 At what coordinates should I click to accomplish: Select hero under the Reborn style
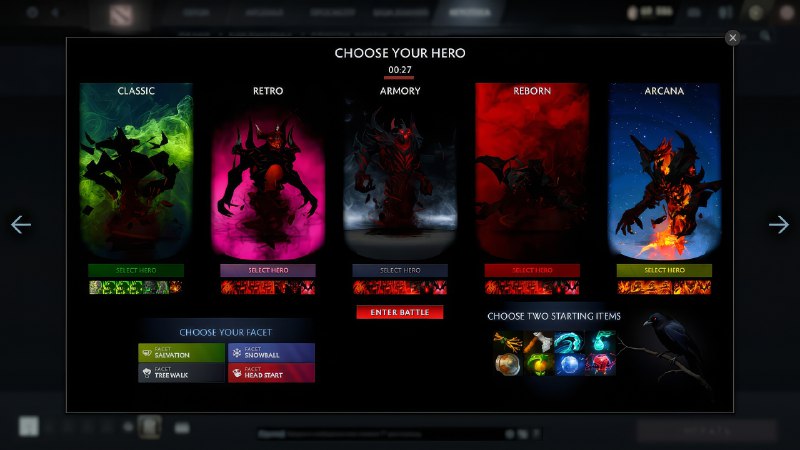click(532, 270)
